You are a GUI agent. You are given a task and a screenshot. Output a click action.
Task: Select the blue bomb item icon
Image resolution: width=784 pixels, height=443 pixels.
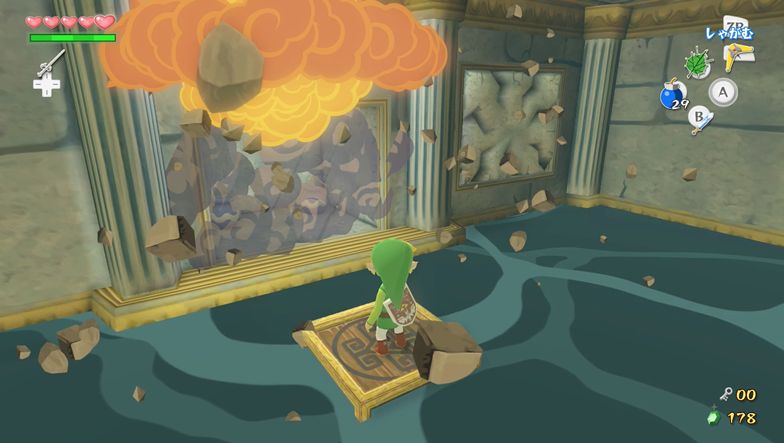[x=672, y=96]
